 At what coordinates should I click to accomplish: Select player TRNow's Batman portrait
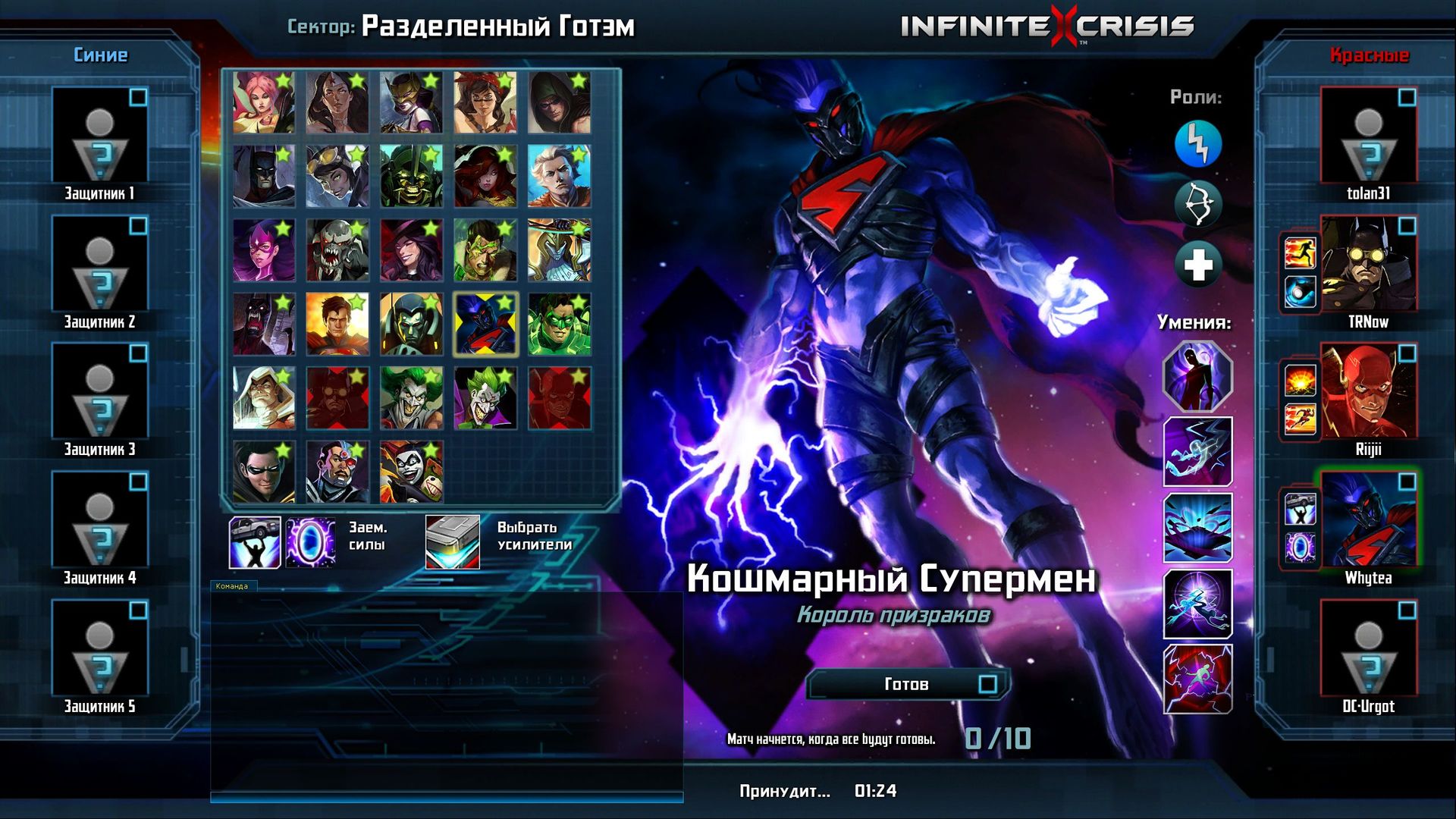tap(1368, 263)
